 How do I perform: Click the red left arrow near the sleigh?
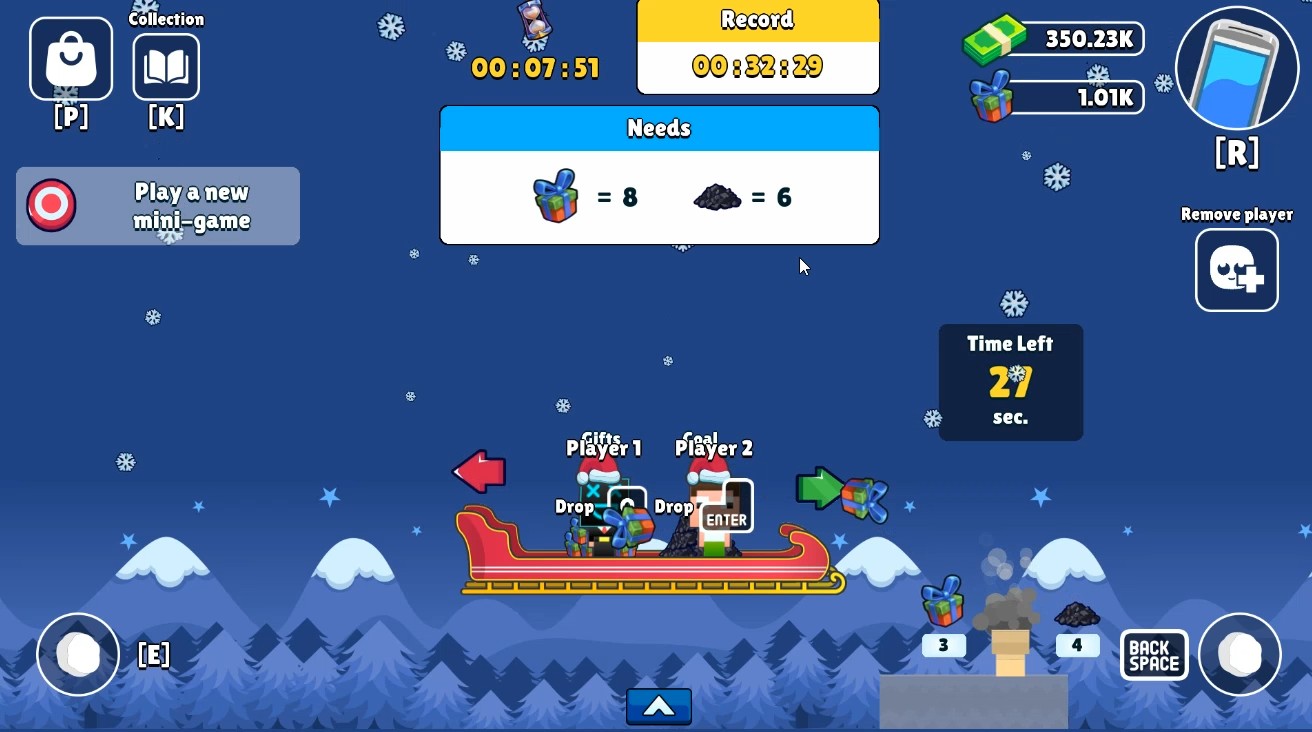coord(479,471)
